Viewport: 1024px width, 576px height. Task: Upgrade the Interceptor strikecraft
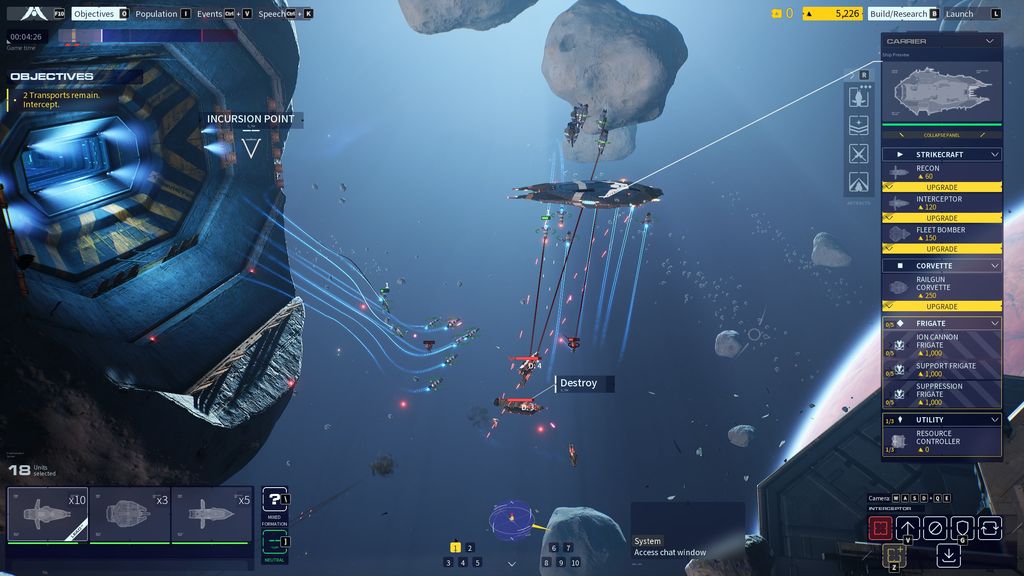tap(941, 218)
